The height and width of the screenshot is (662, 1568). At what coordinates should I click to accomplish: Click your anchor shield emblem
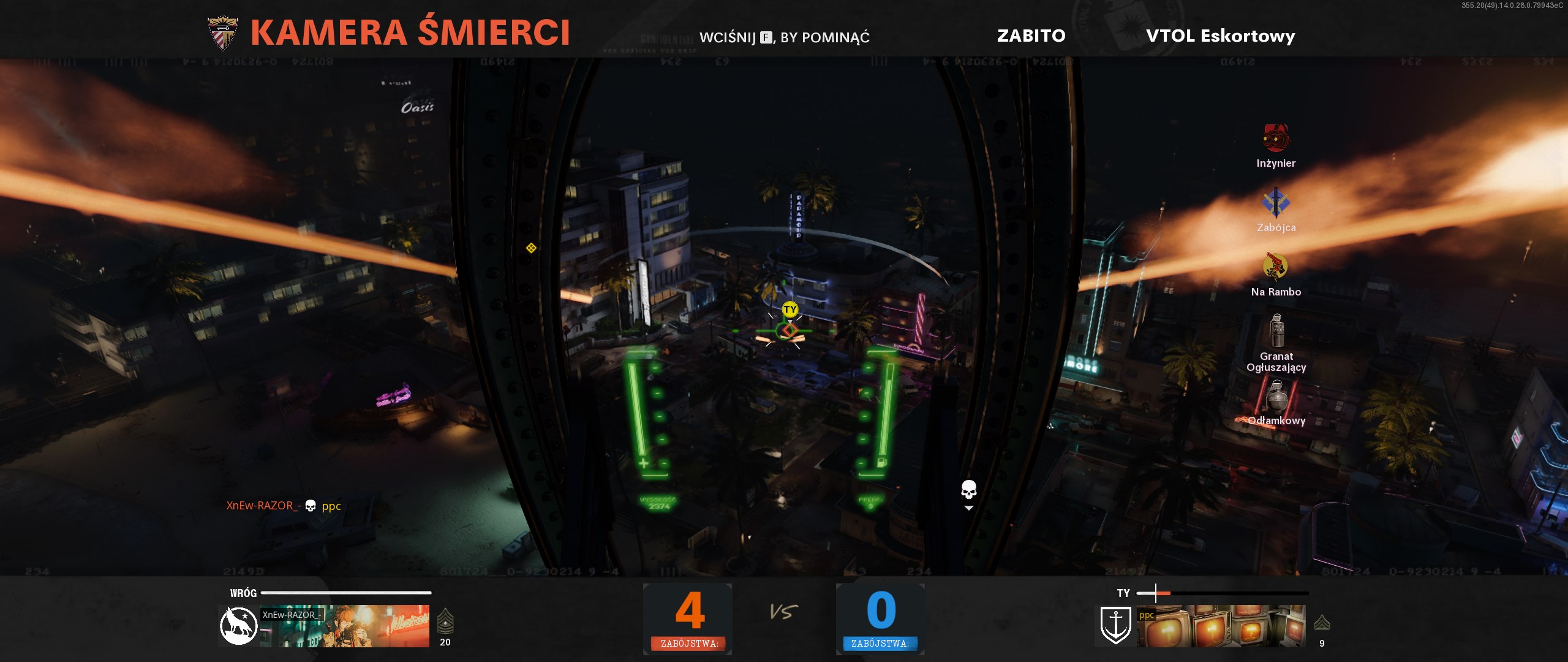click(1115, 626)
